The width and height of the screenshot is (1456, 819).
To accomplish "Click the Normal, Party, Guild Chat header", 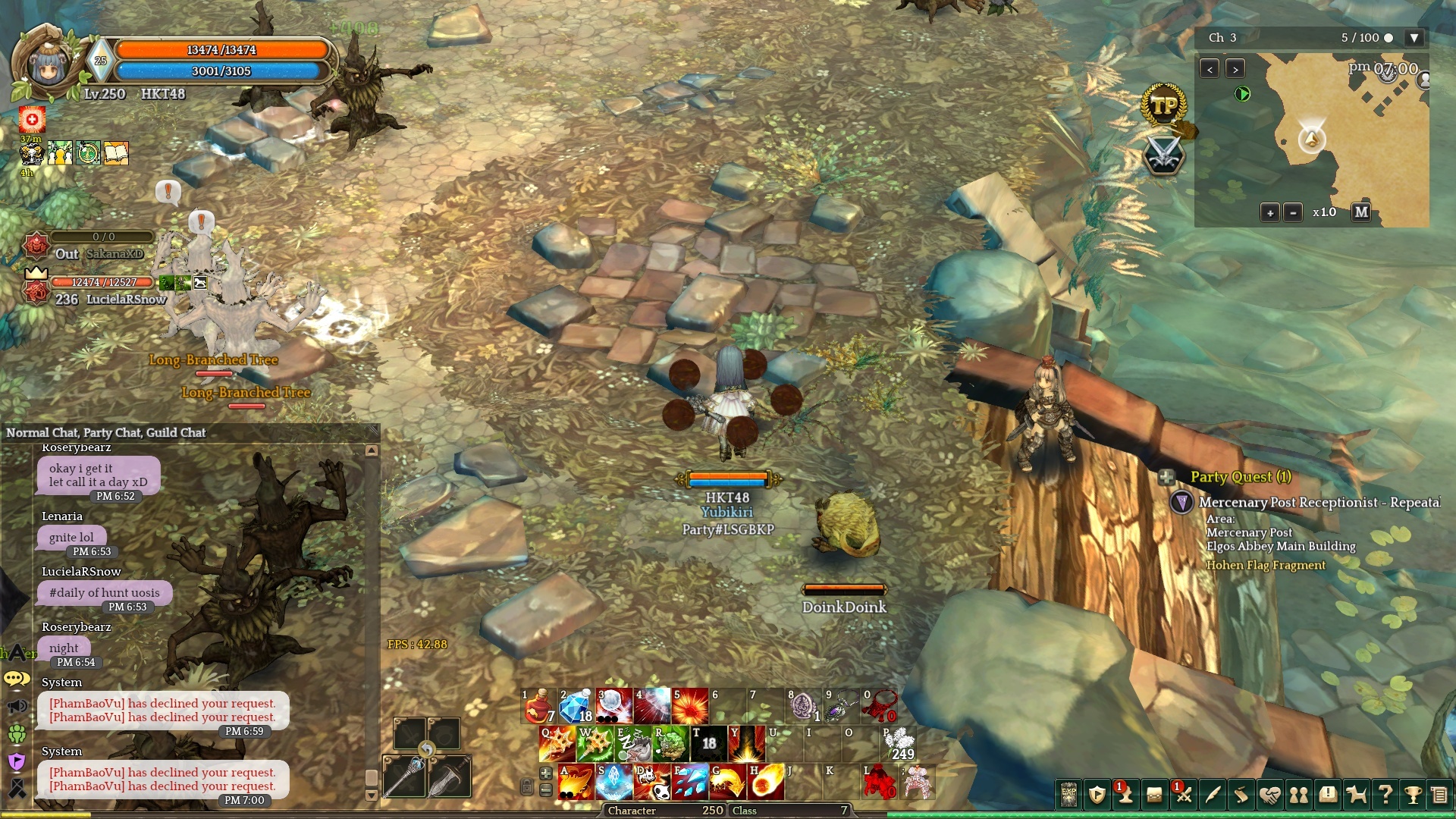I will point(106,433).
